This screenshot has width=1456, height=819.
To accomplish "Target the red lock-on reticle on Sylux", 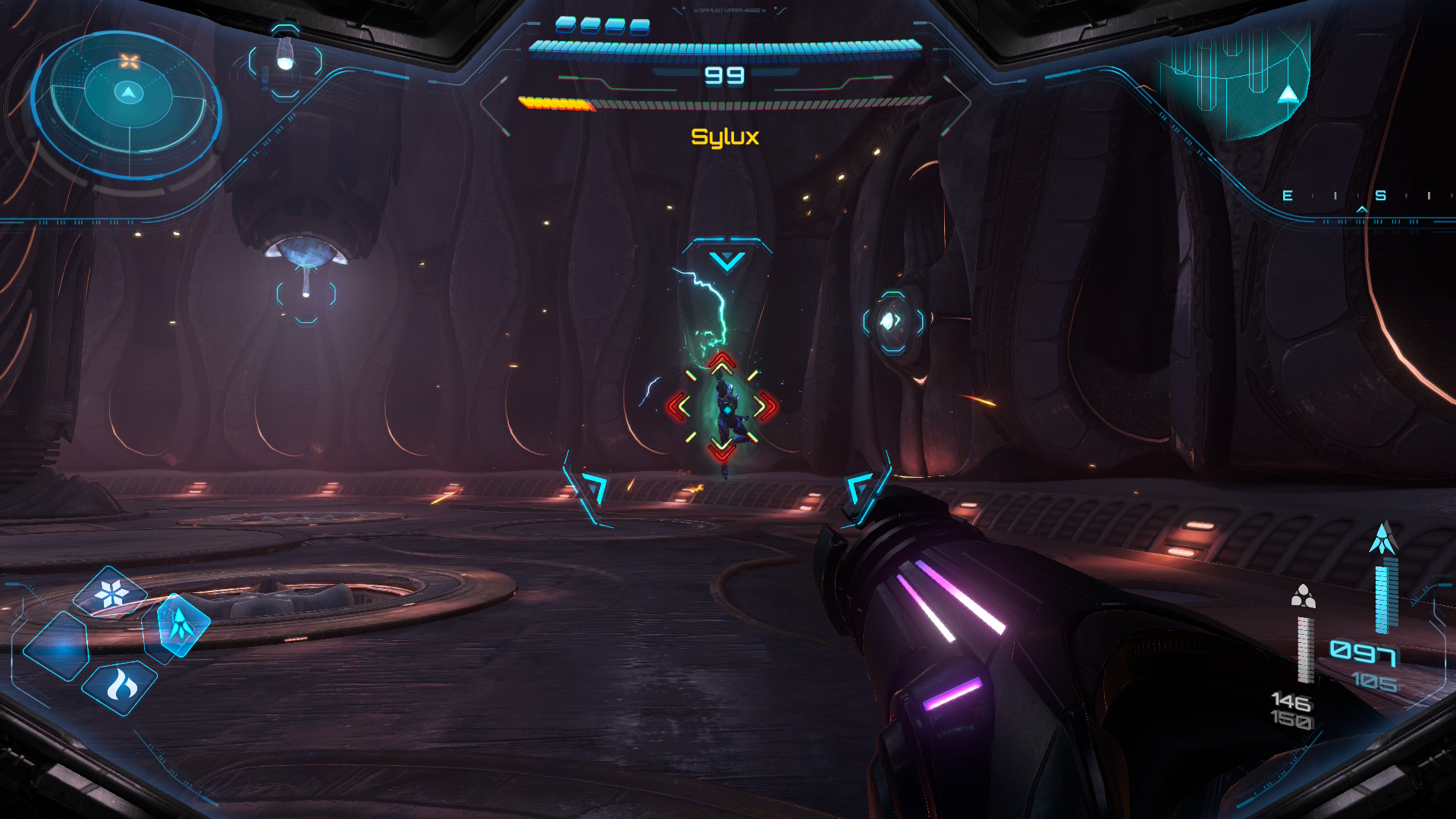I will click(x=721, y=406).
